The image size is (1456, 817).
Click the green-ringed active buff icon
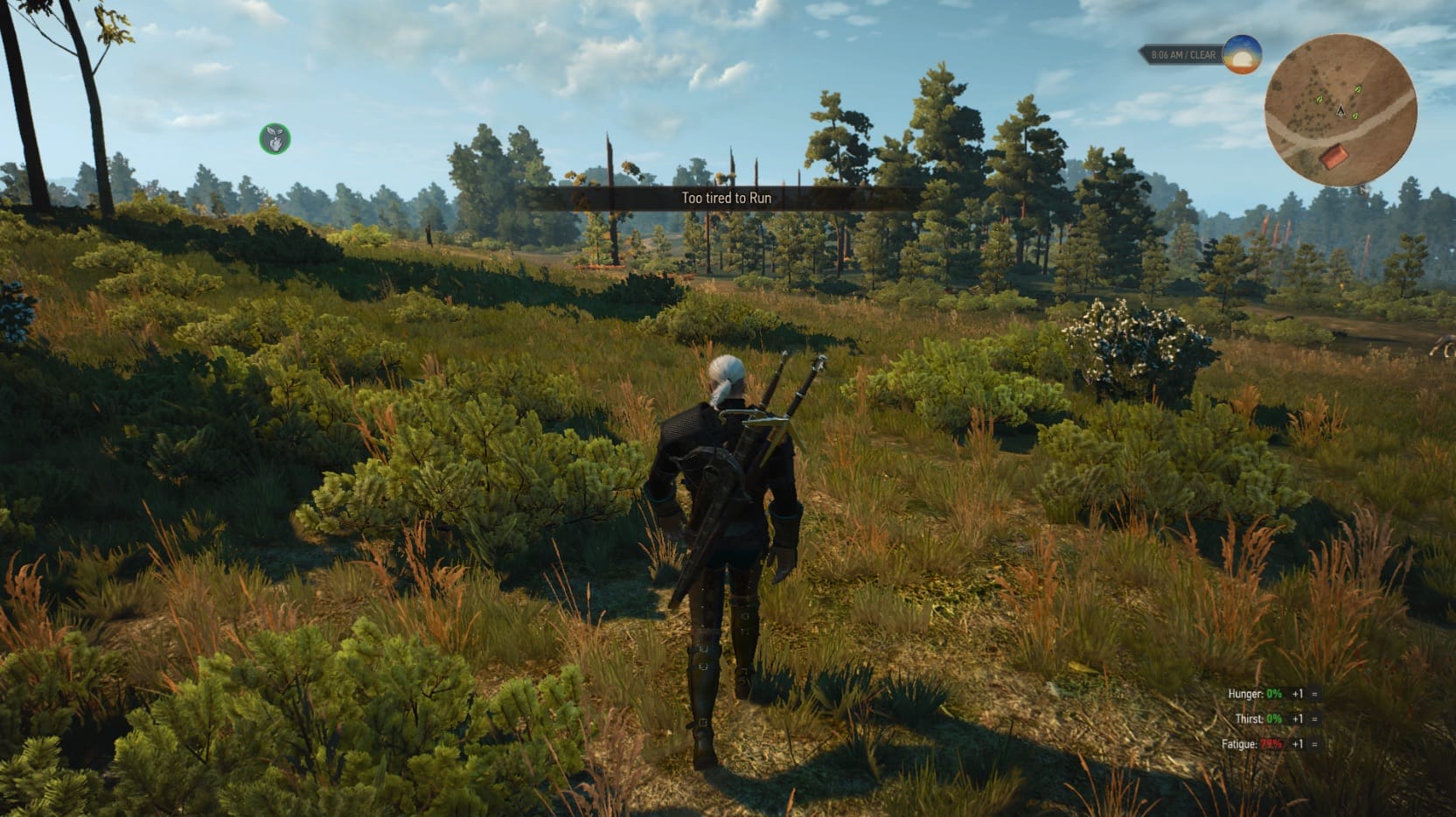coord(275,138)
